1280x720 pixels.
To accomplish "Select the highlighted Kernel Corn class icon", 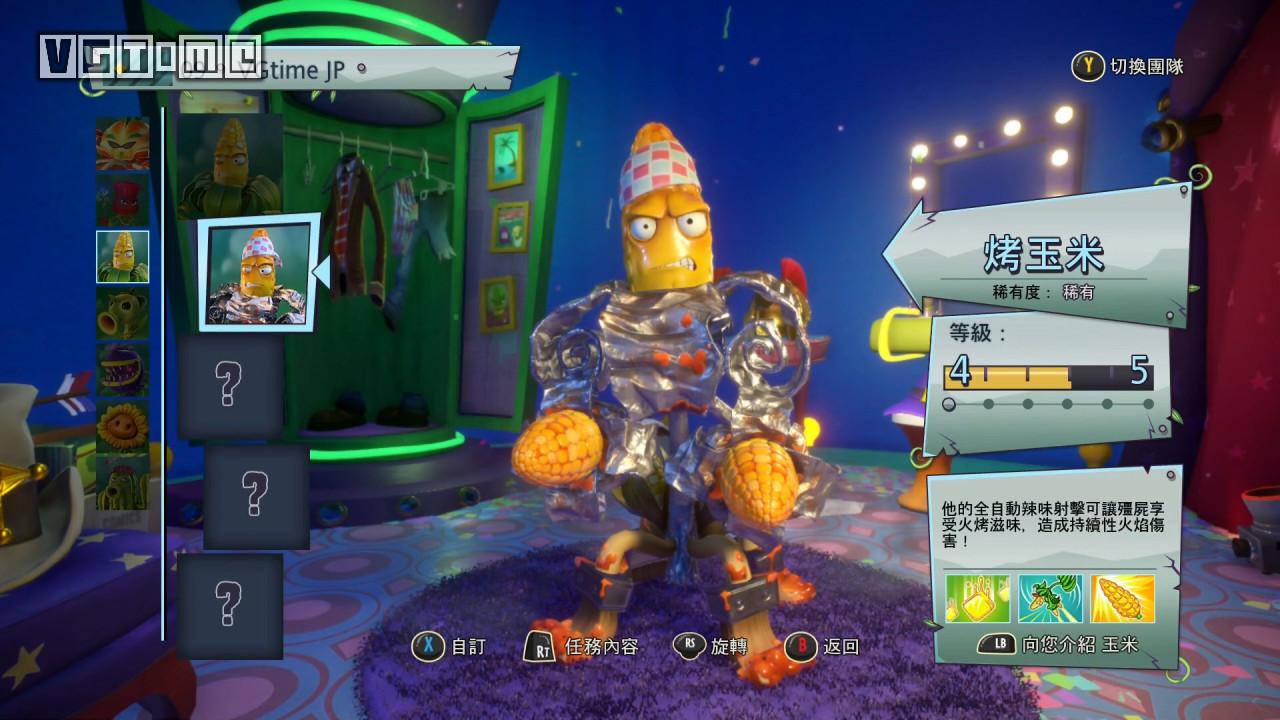I will 122,257.
